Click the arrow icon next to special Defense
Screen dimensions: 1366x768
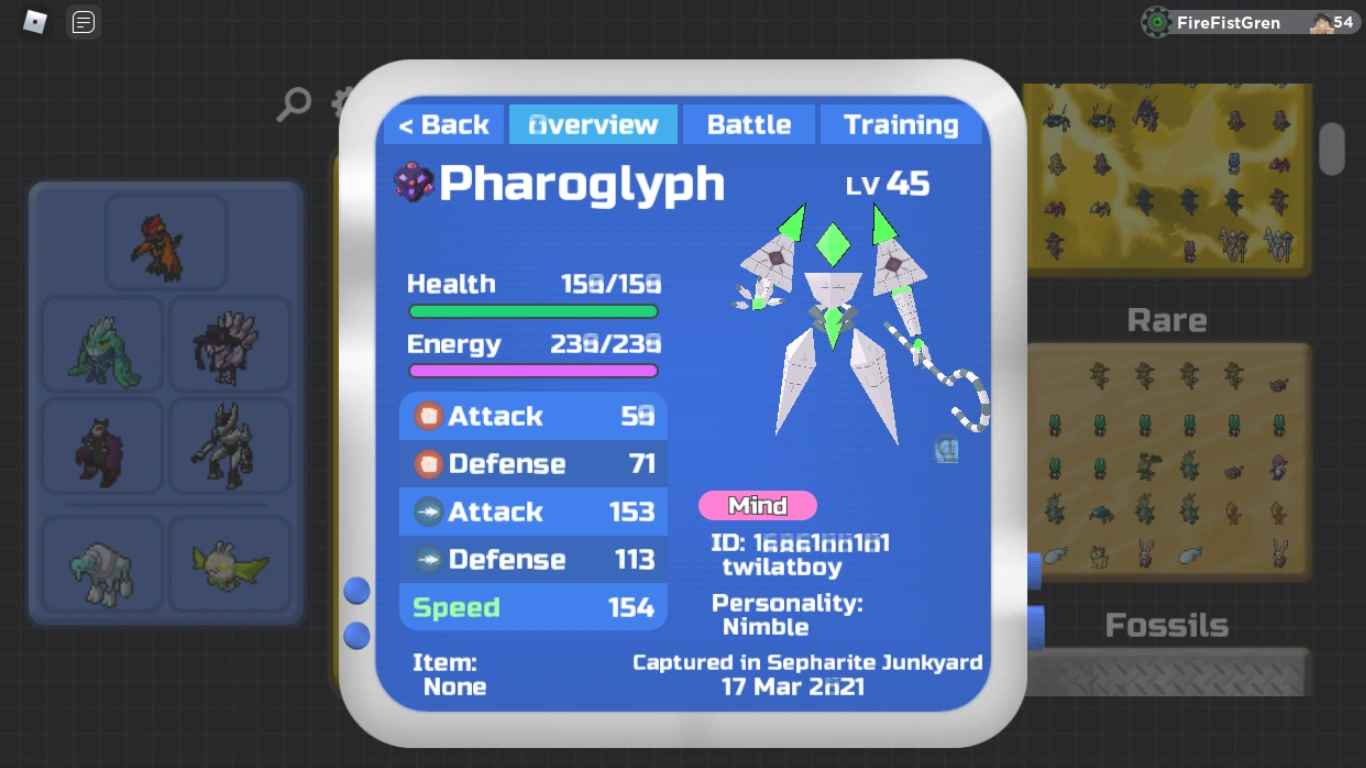(x=428, y=559)
